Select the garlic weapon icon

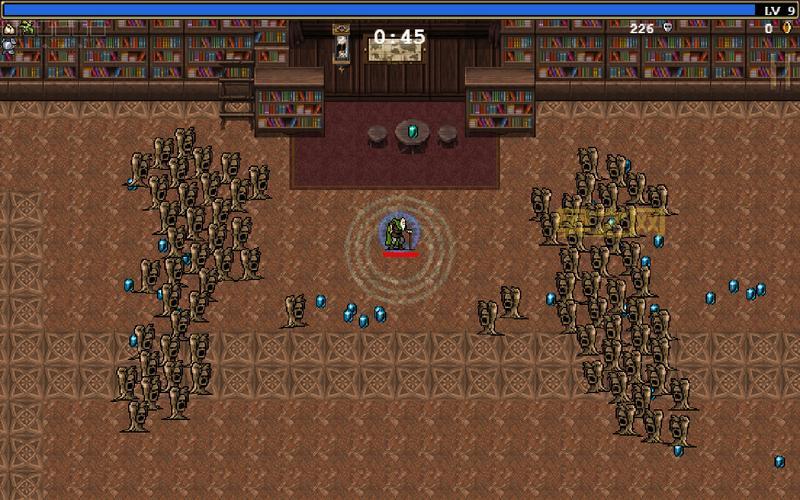[x=9, y=28]
